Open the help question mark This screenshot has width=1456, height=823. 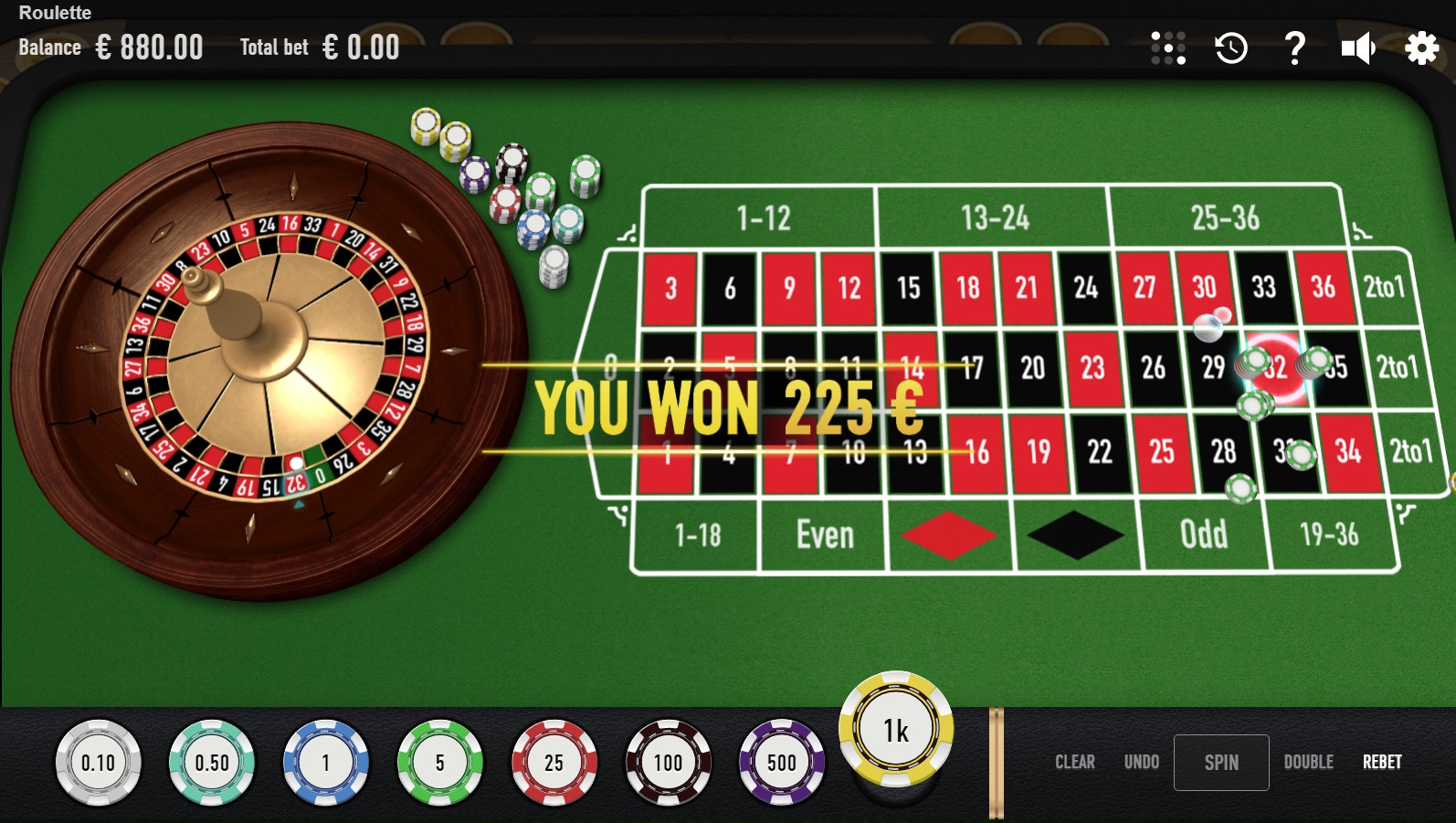click(x=1294, y=47)
